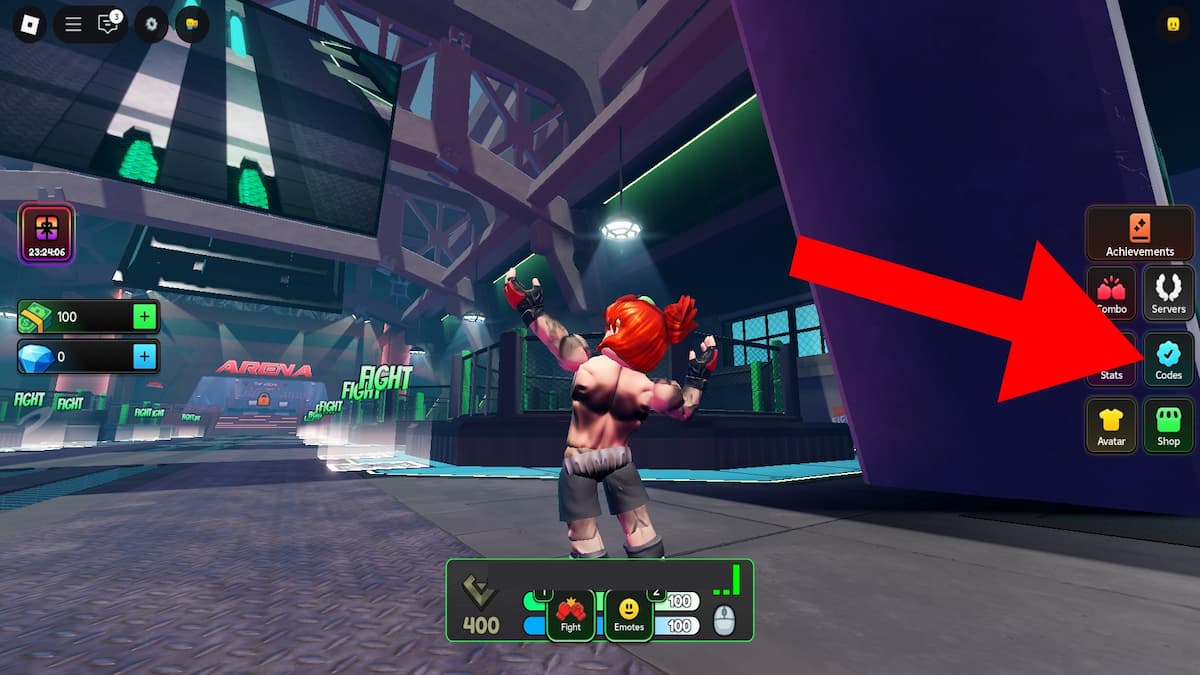Screen dimensions: 1200x675
Task: Open the Combo menu
Action: tap(1111, 294)
